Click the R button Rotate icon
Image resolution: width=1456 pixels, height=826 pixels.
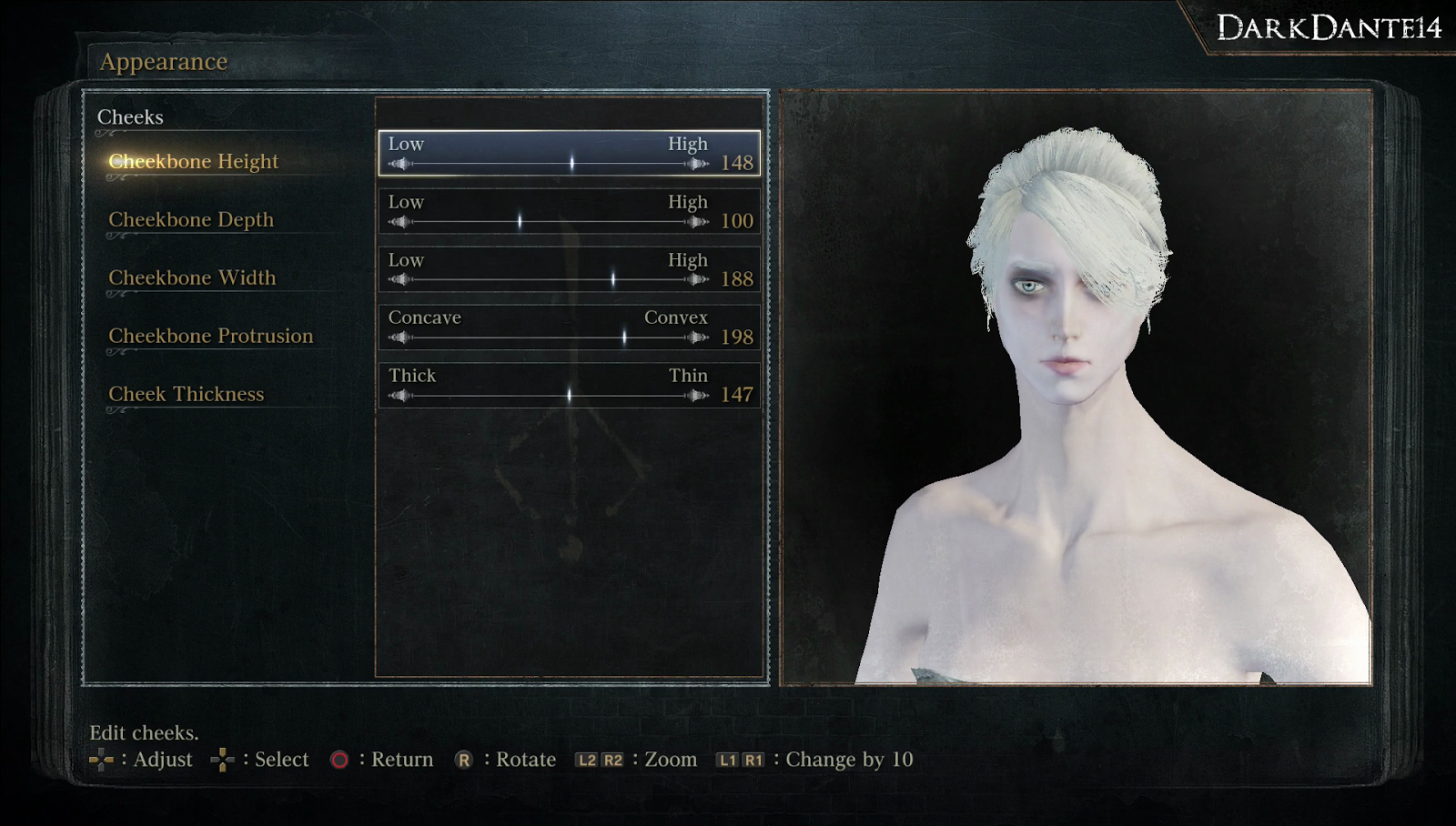coord(465,760)
